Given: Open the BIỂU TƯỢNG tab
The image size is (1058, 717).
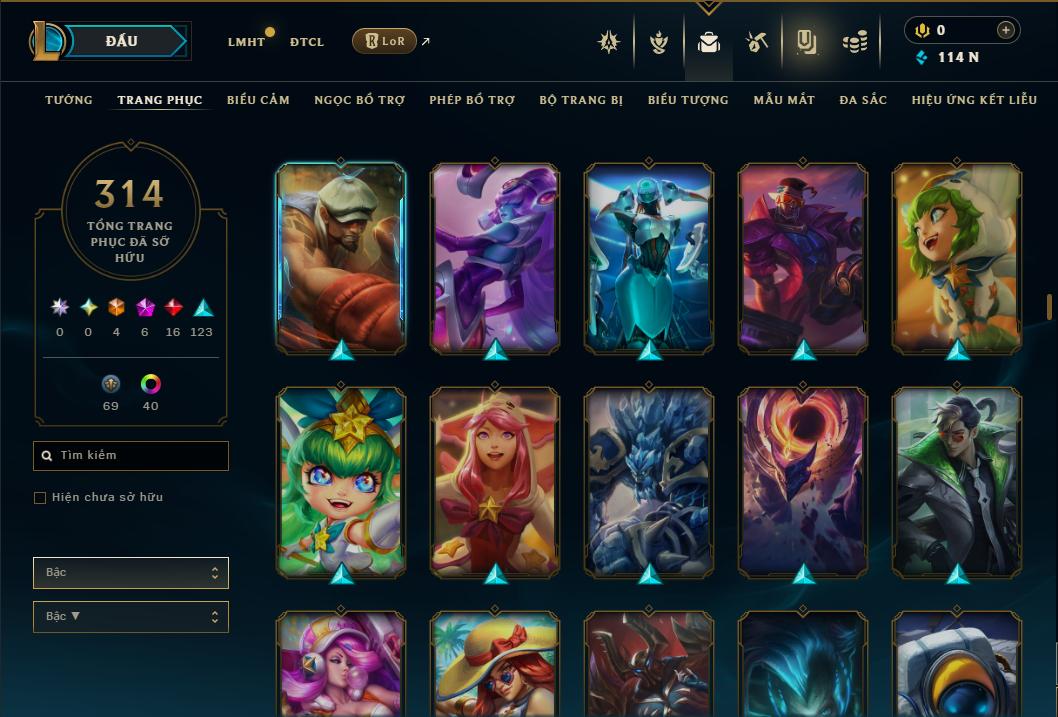Looking at the screenshot, I should [x=688, y=100].
